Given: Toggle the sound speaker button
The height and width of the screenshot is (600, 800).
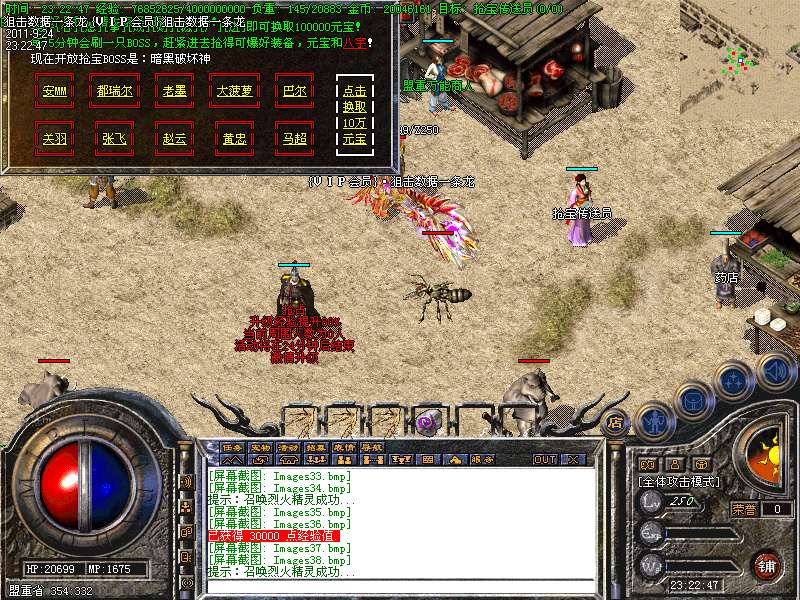Looking at the screenshot, I should 774,370.
